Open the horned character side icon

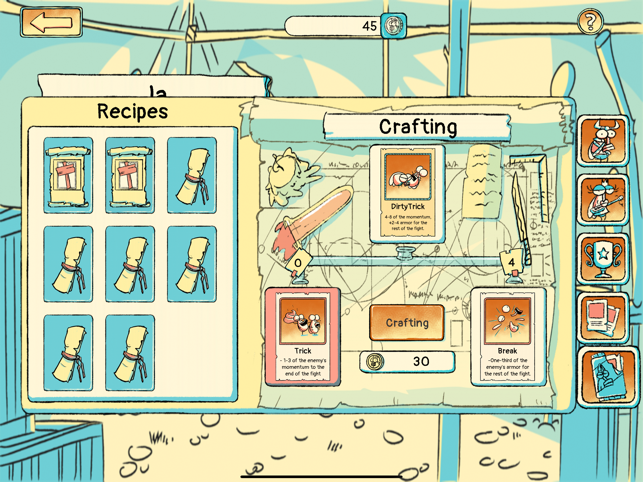click(603, 140)
